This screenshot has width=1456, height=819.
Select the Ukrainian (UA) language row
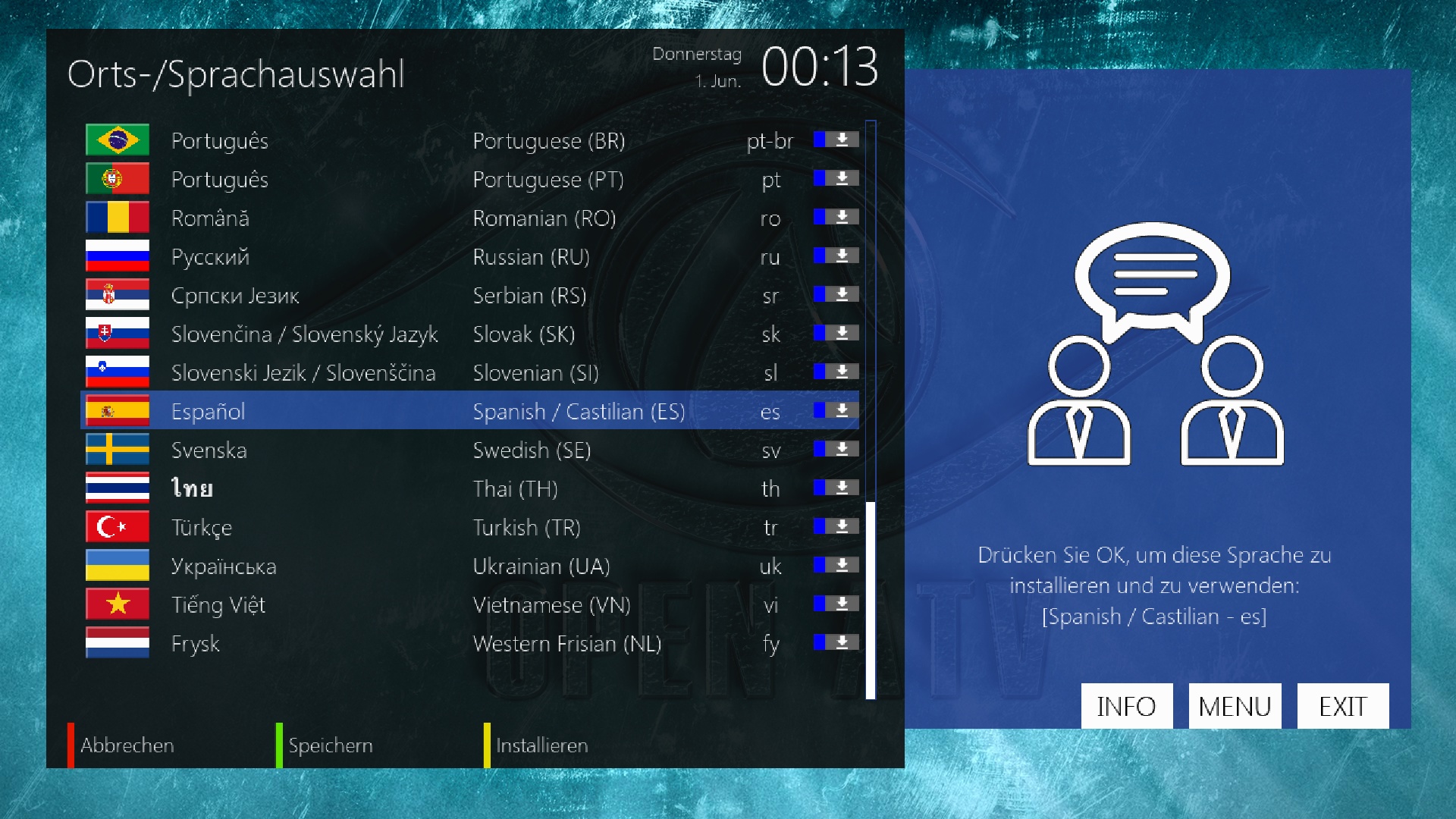[x=470, y=566]
